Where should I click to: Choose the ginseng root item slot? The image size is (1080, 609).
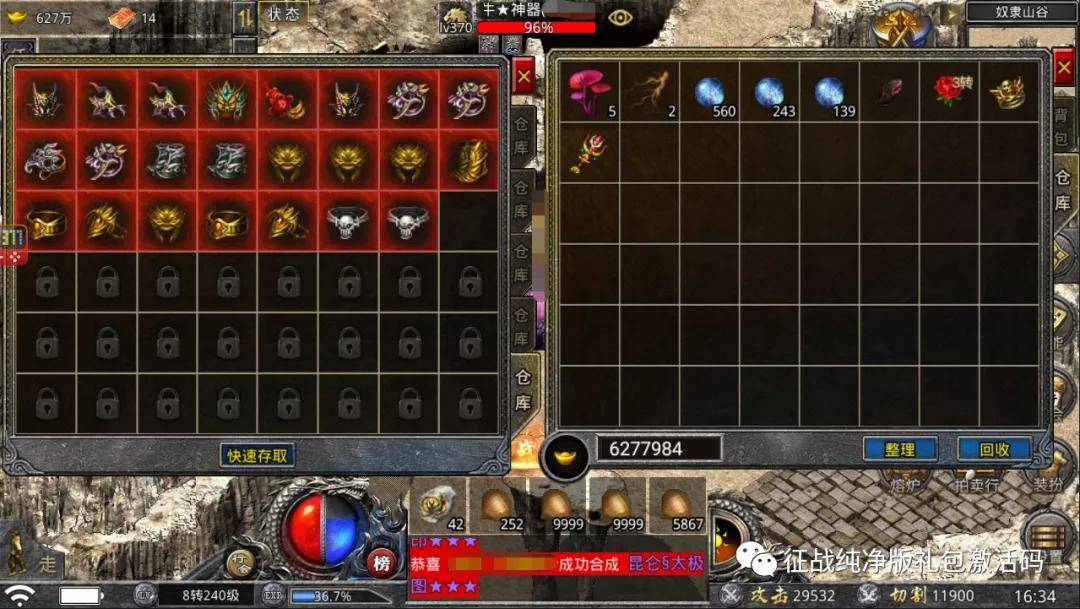[x=650, y=92]
